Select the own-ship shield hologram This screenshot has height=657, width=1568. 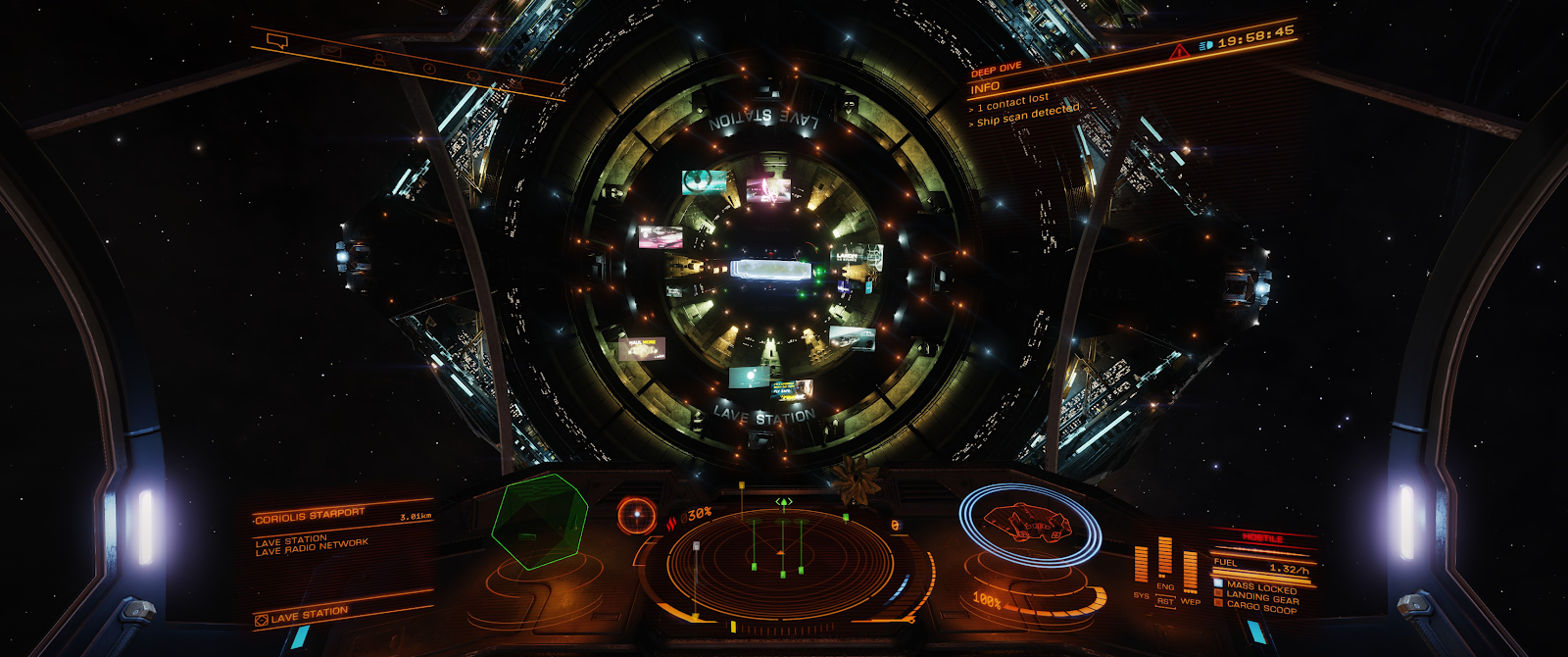pos(1029,524)
